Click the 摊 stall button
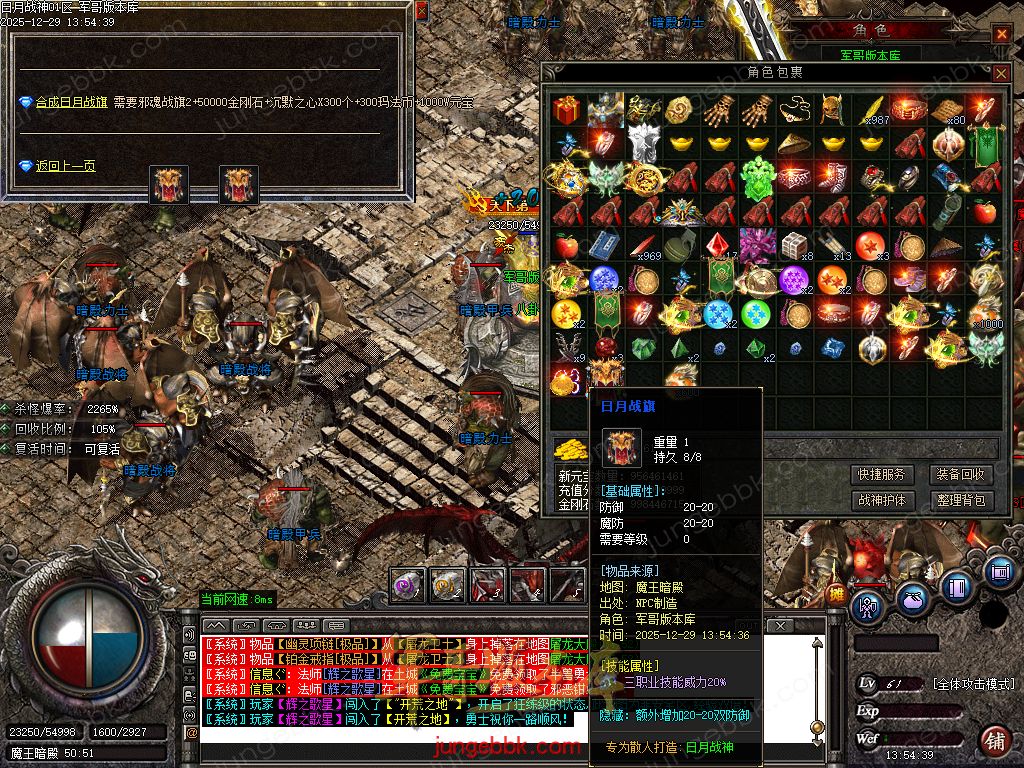Screen dimensions: 1024x768 pos(836,597)
